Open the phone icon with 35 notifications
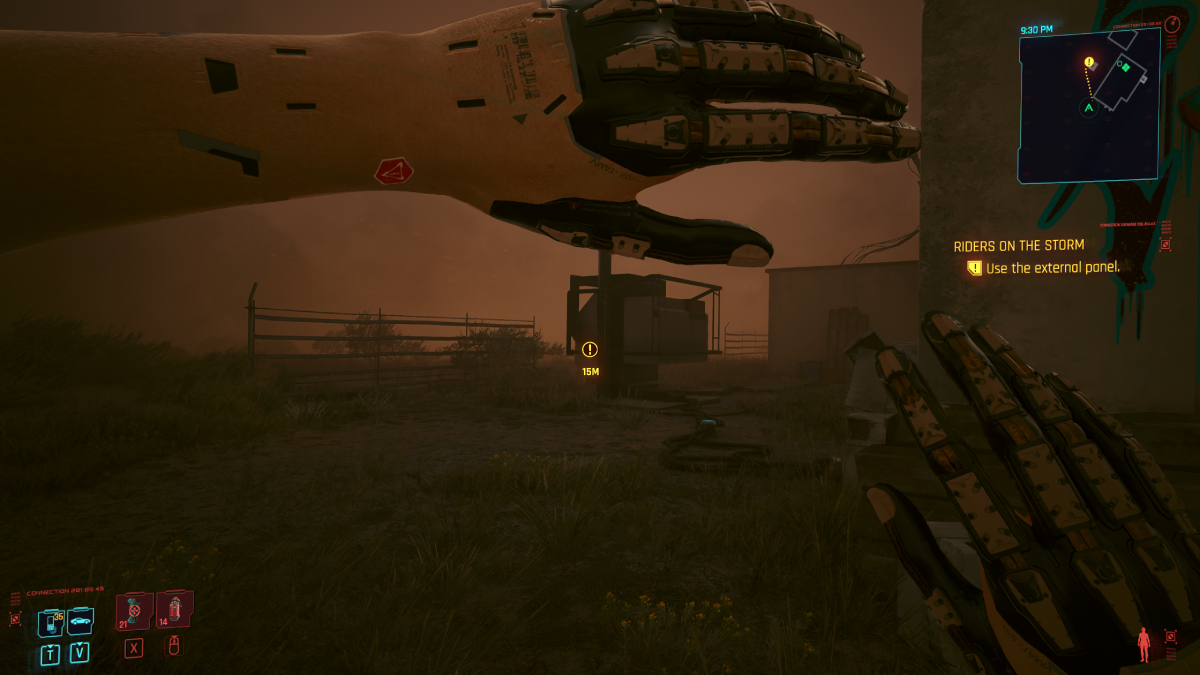This screenshot has width=1200, height=675. pyautogui.click(x=51, y=622)
